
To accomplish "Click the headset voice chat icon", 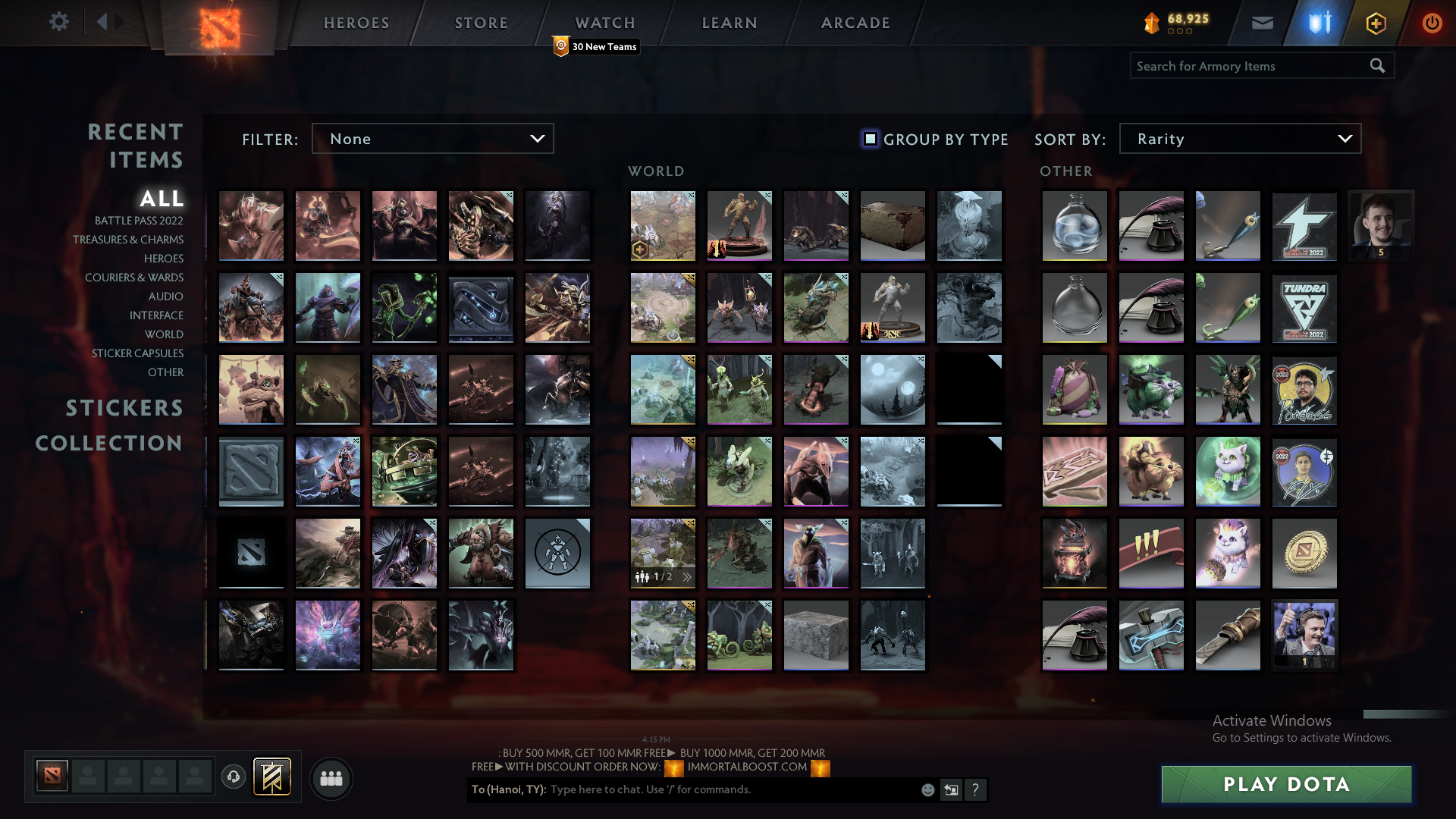I will (x=234, y=777).
